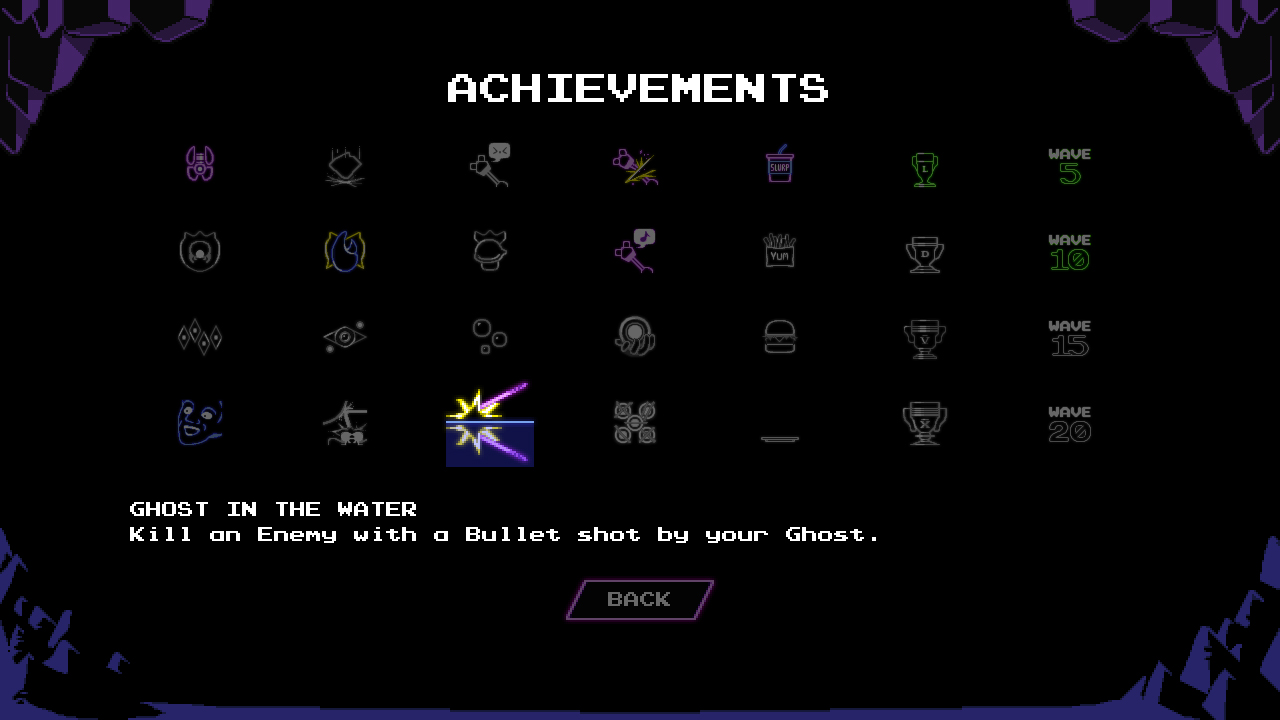The image size is (1280, 720).
Task: Select the purple "Slurp" drink cup achievement
Action: coord(779,165)
